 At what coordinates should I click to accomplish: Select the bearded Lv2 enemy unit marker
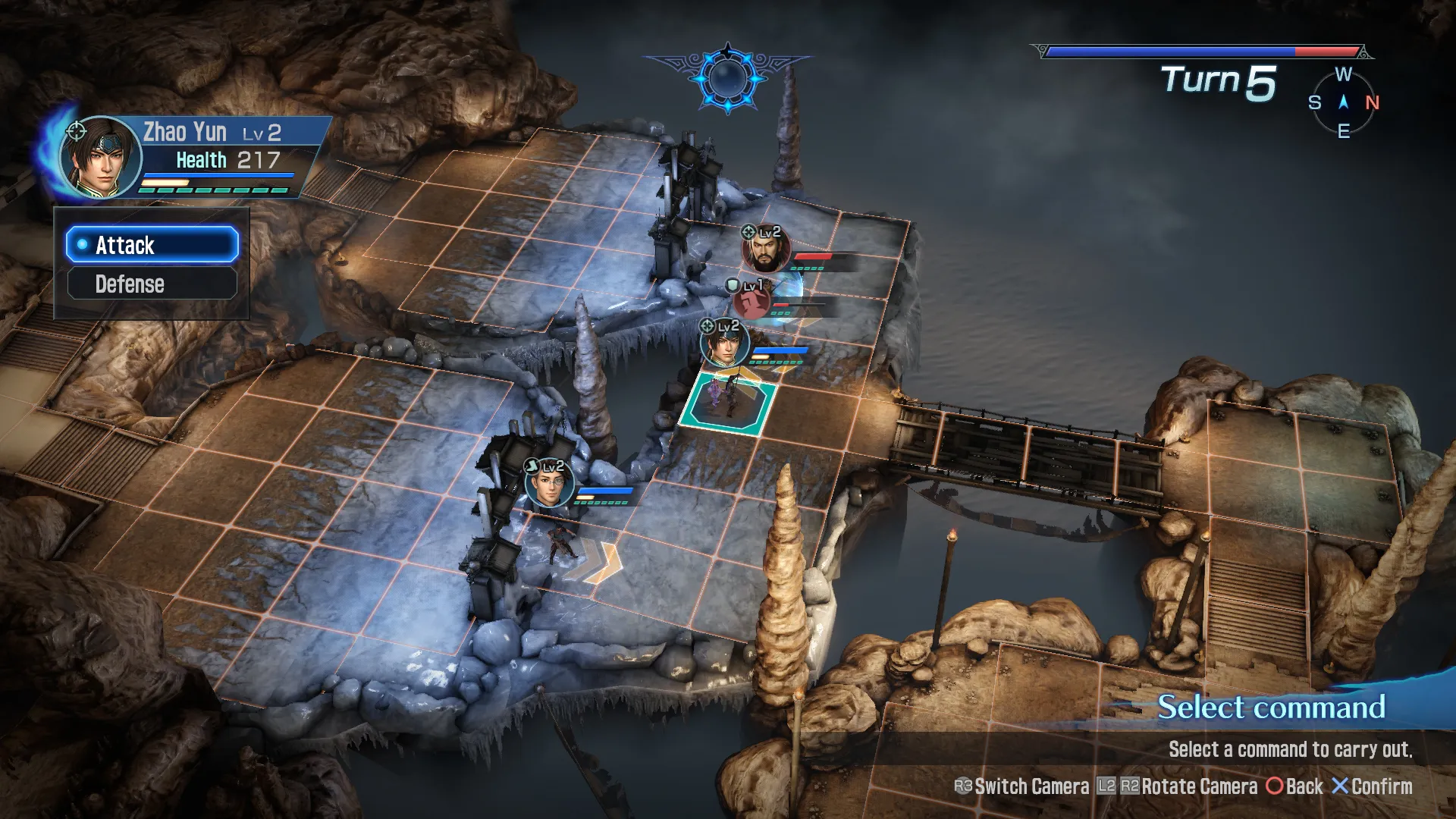[765, 251]
